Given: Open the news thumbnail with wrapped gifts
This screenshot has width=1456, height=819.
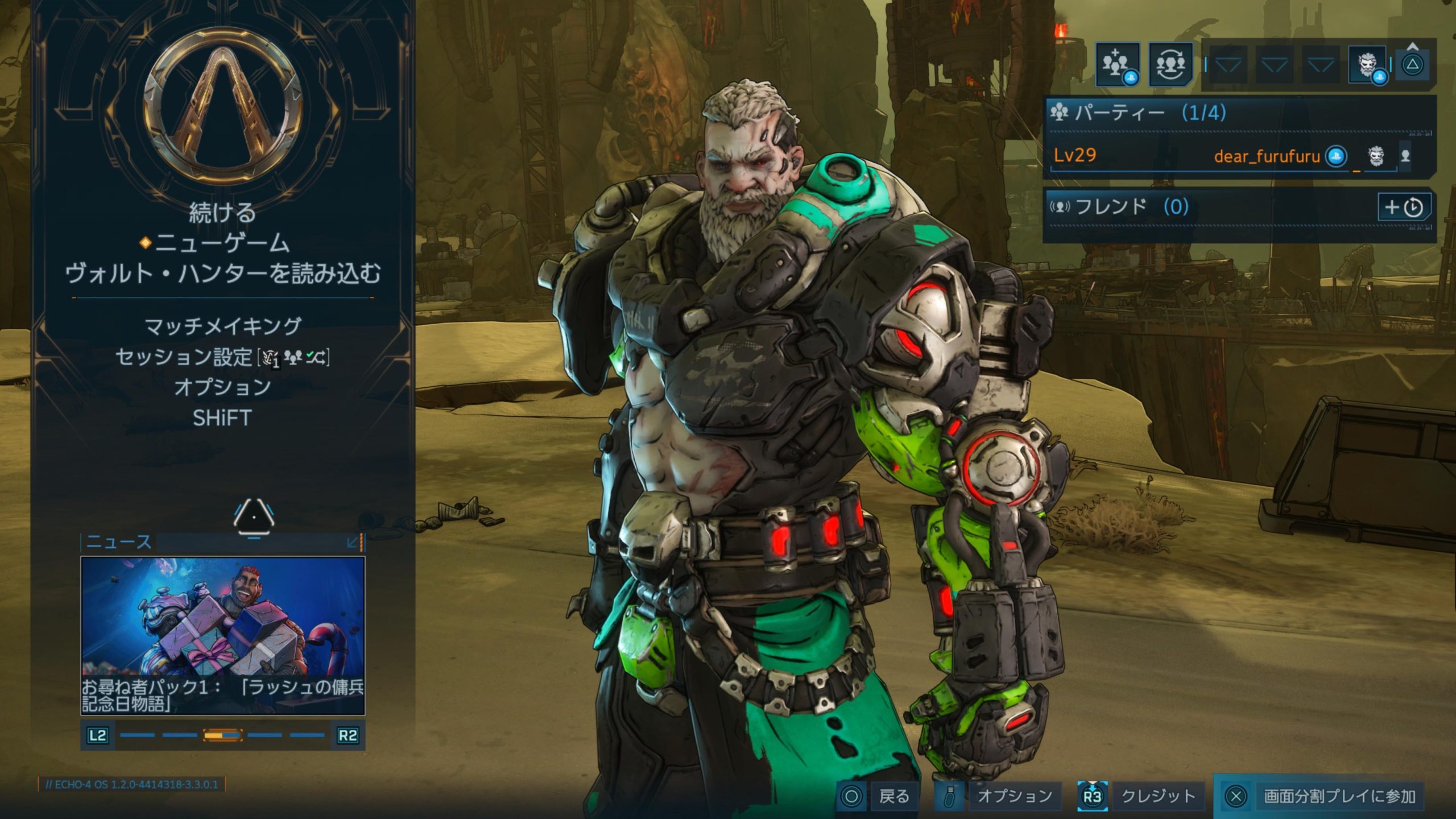Looking at the screenshot, I should [x=222, y=616].
